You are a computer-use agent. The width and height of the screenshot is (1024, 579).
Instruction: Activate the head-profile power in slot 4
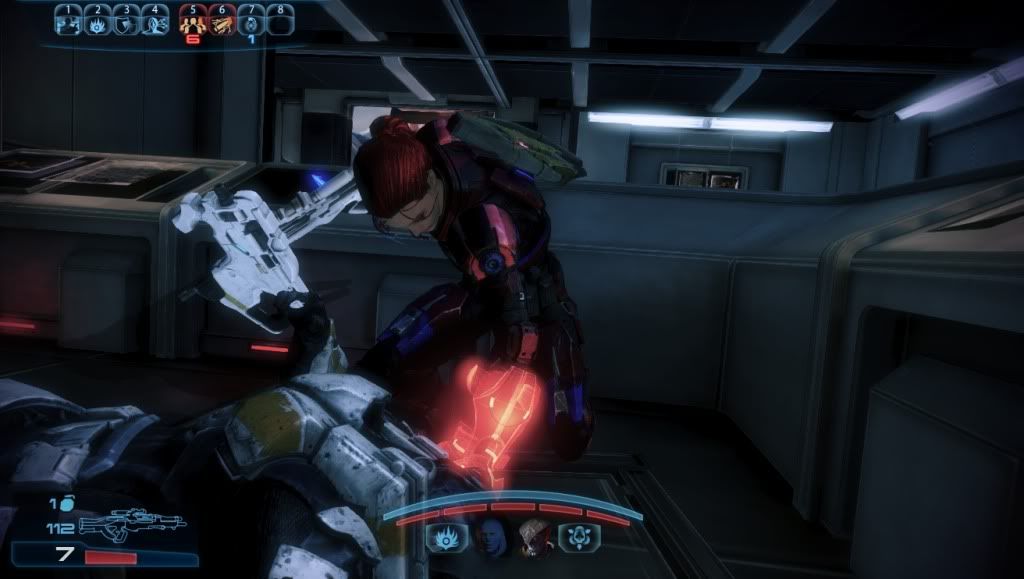tap(155, 21)
